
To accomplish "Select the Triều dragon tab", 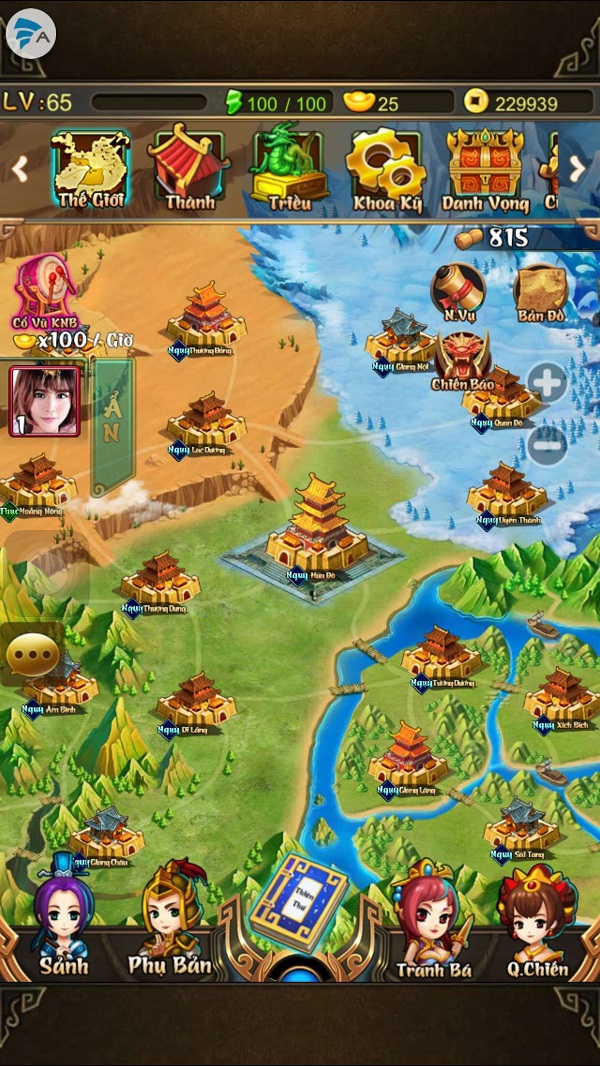I will 290,168.
